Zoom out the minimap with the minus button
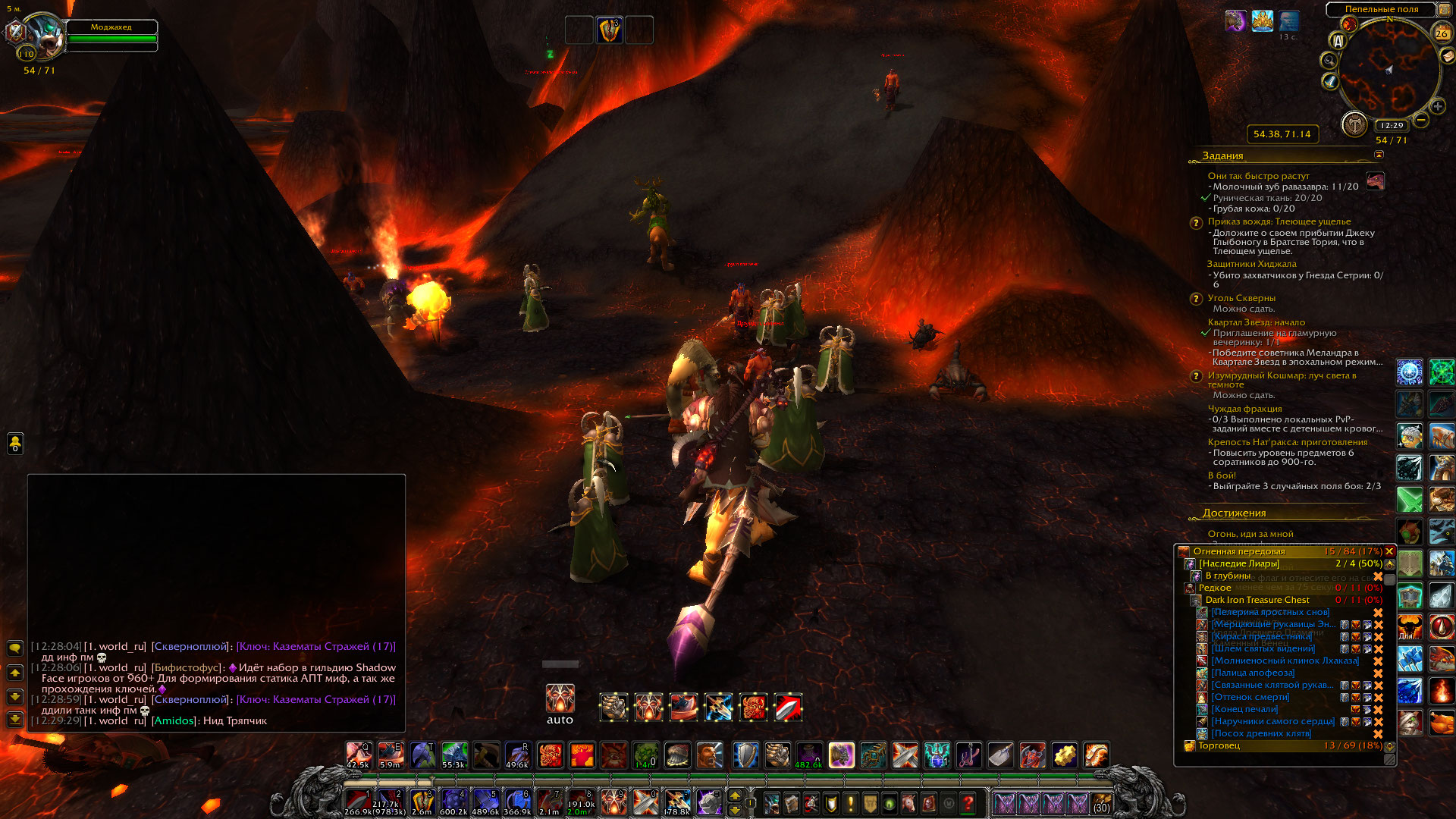Screen dimensions: 1456x819 point(1421,120)
